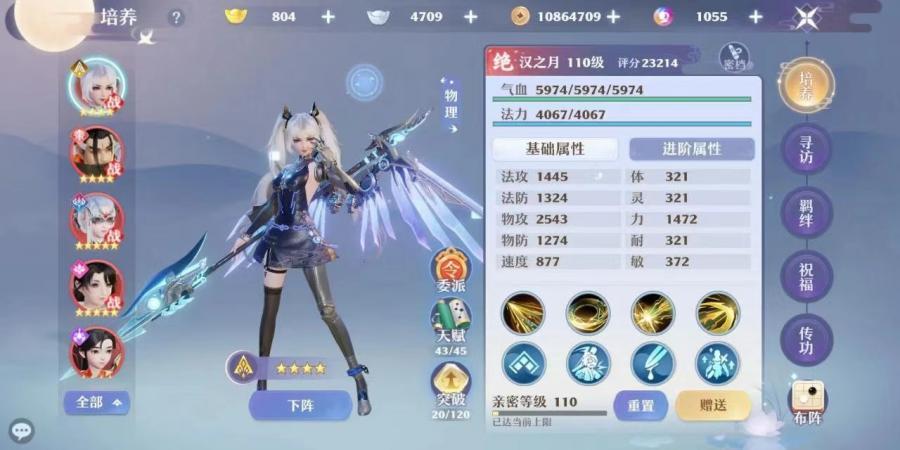Open the 突破 breakthrough icon

coord(451,386)
